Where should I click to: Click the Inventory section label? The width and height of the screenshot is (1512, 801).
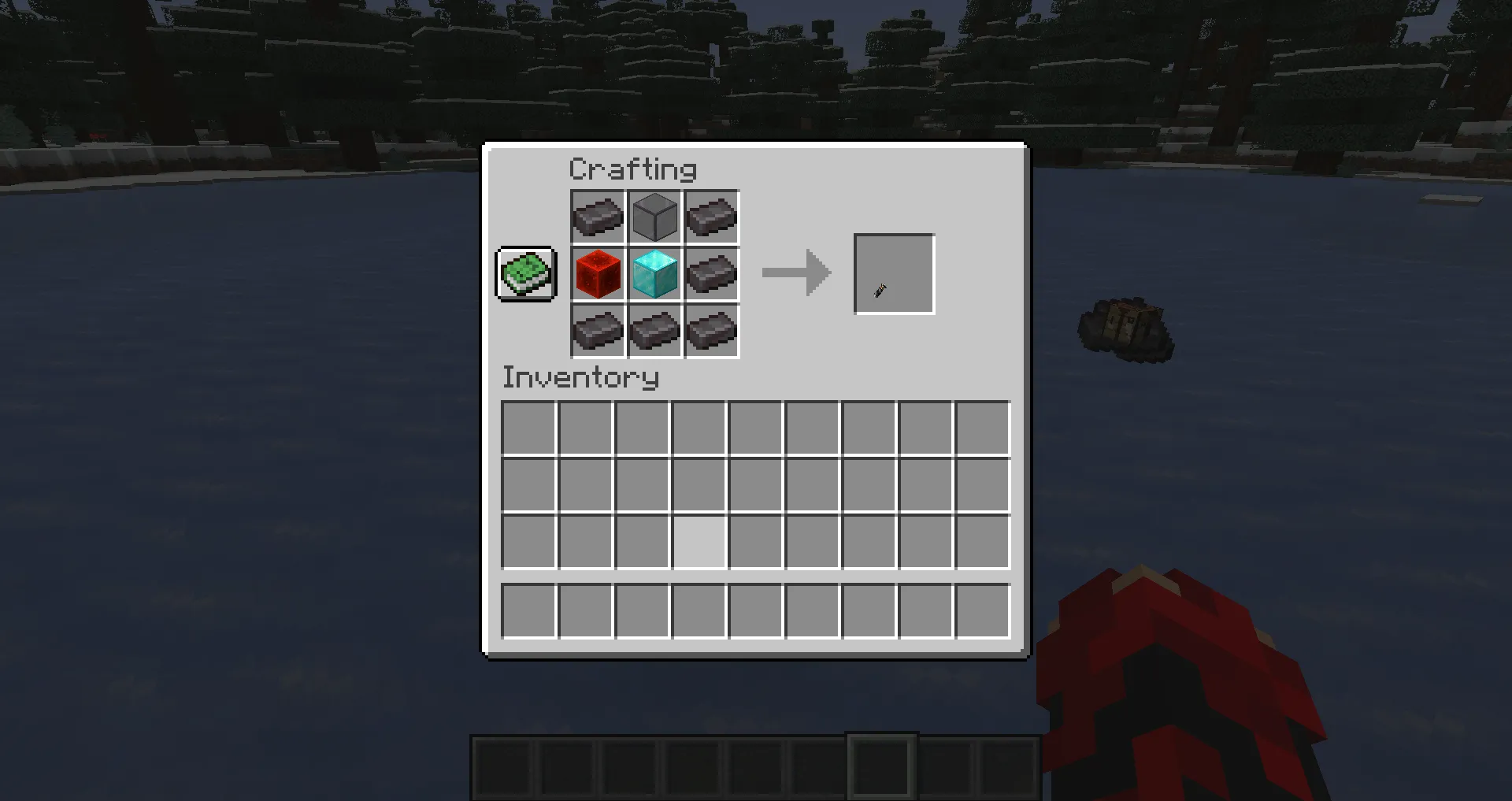[x=580, y=378]
